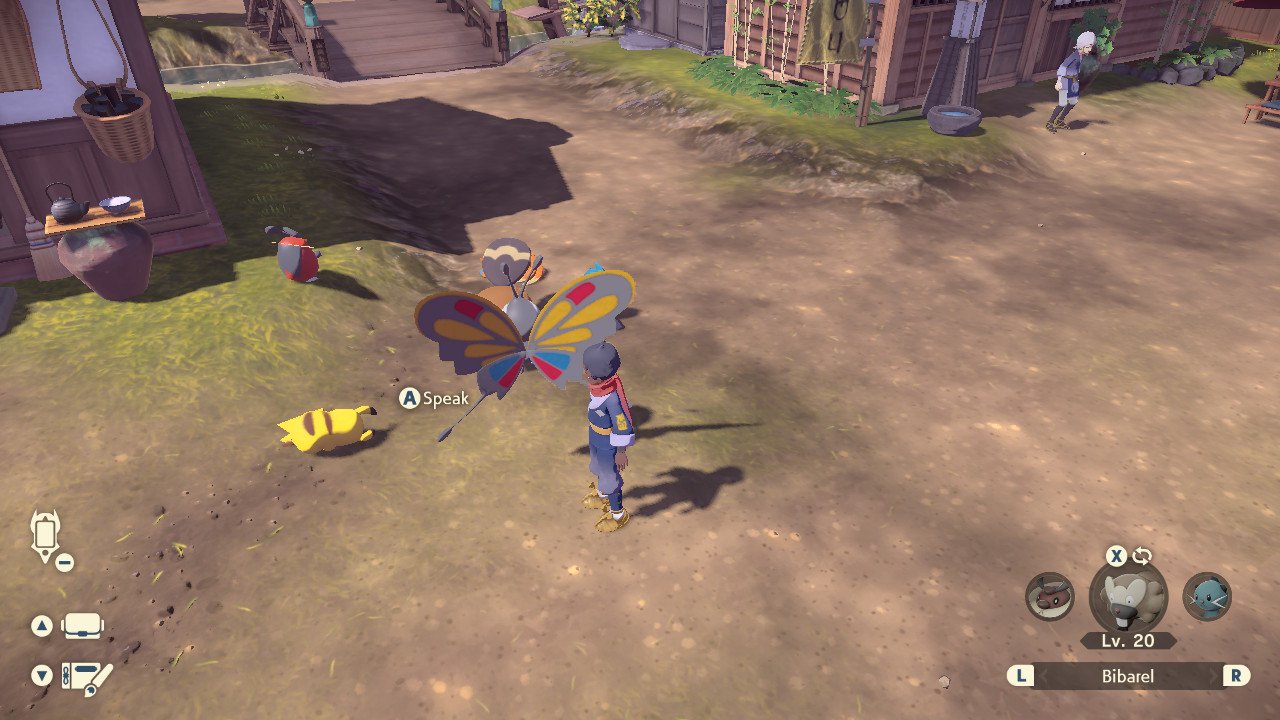Image resolution: width=1280 pixels, height=720 pixels.
Task: Open the satchel bag icon
Action: pos(82,626)
